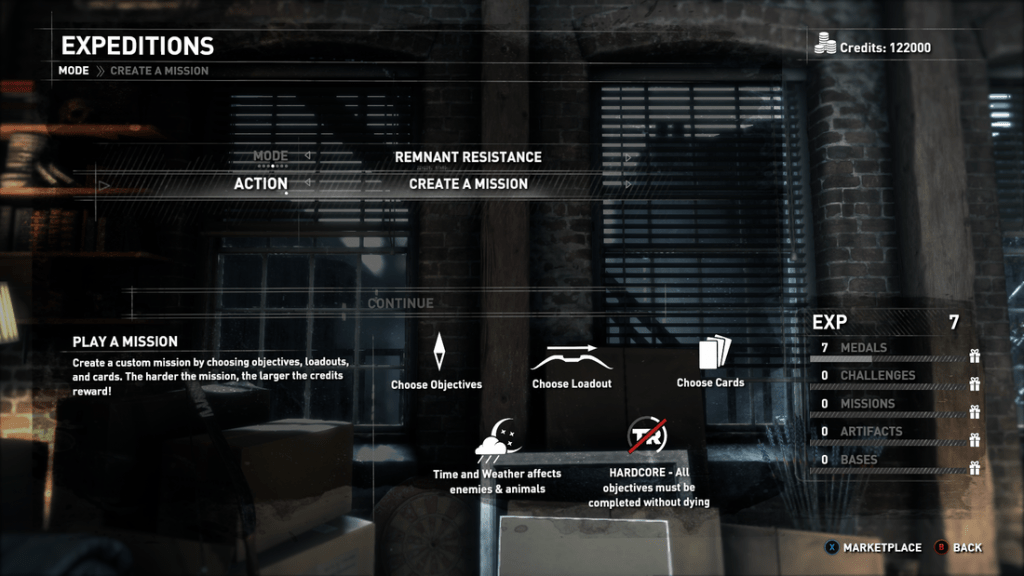The height and width of the screenshot is (576, 1024).
Task: View the Missions row in the EXP panel
Action: [x=888, y=404]
